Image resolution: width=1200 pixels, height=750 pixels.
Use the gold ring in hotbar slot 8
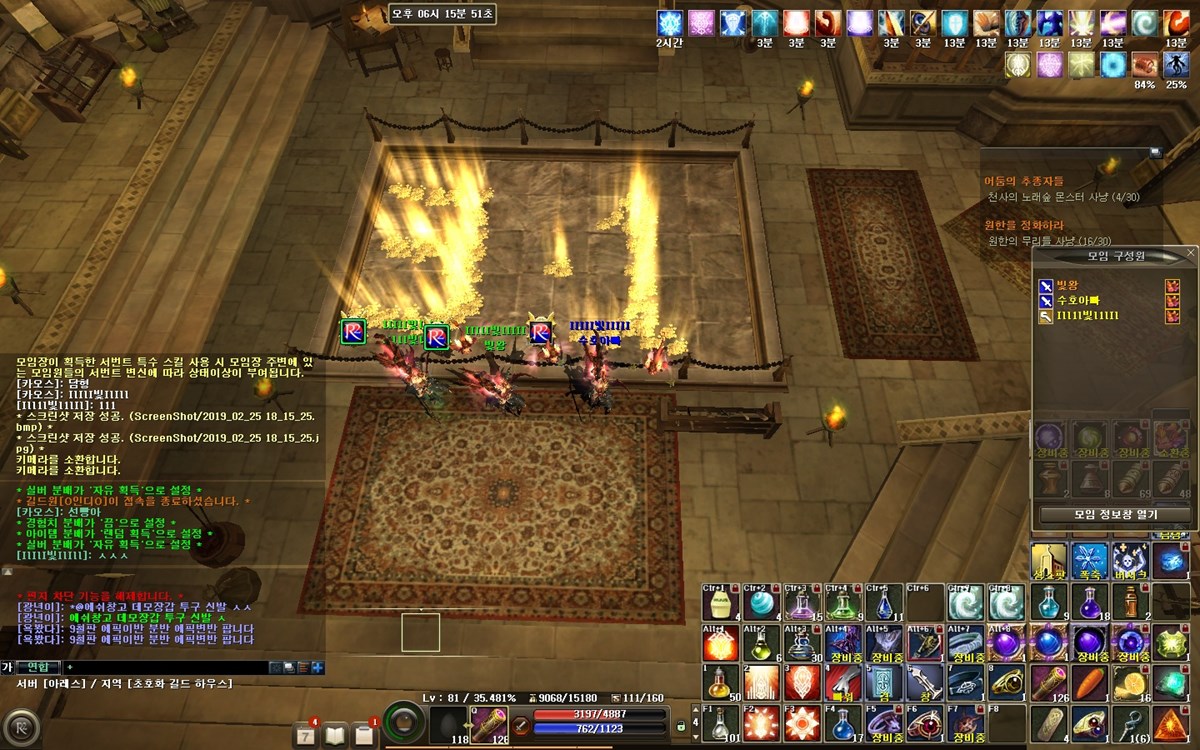[x=1007, y=682]
